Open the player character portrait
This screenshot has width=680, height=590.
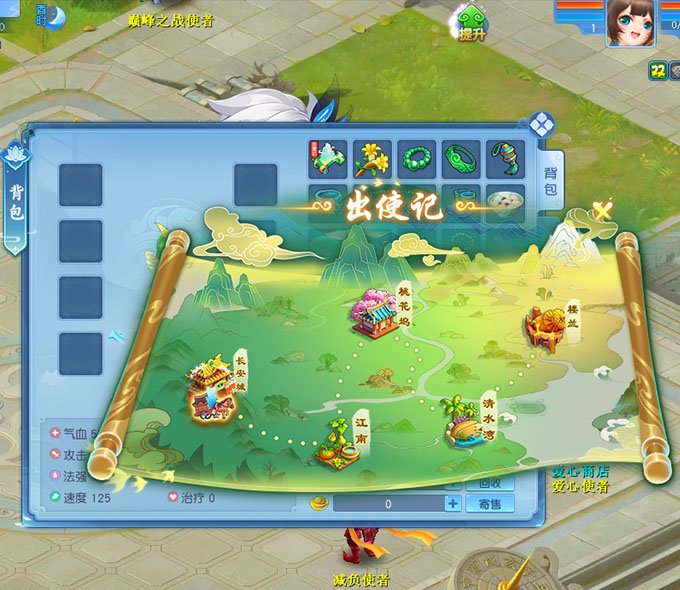(x=631, y=22)
